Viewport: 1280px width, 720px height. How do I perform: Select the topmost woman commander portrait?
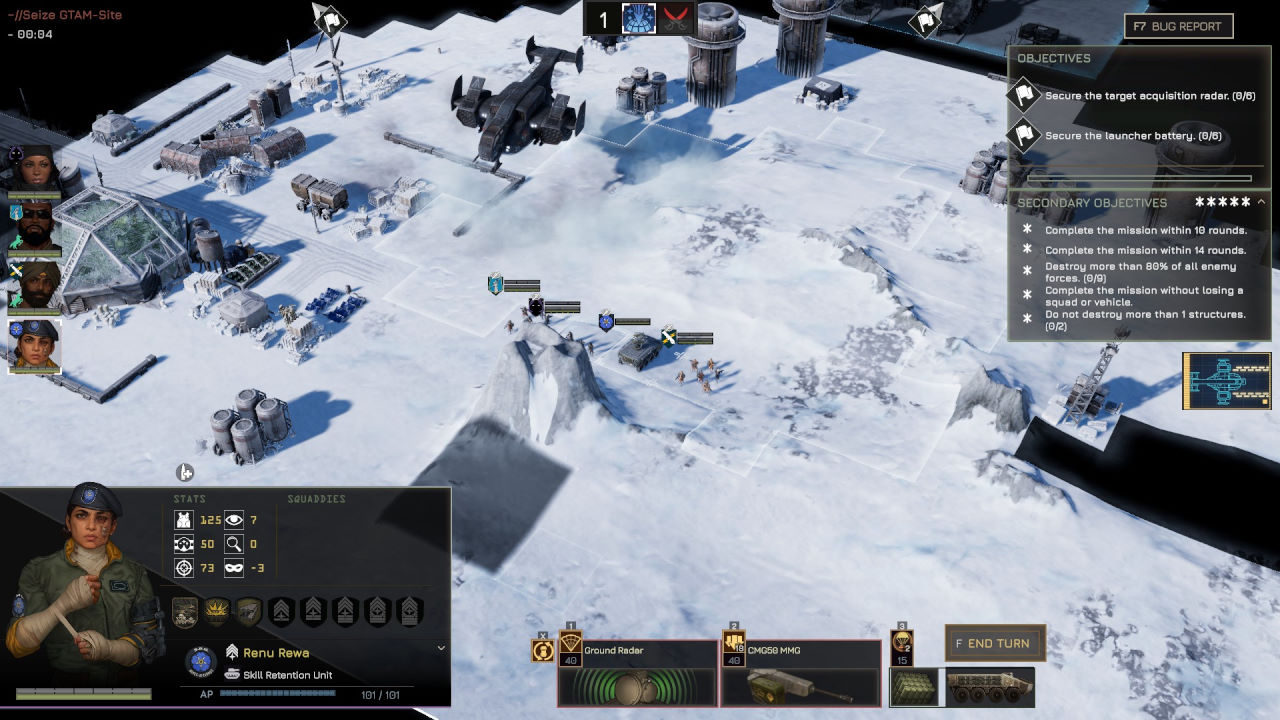click(x=35, y=169)
